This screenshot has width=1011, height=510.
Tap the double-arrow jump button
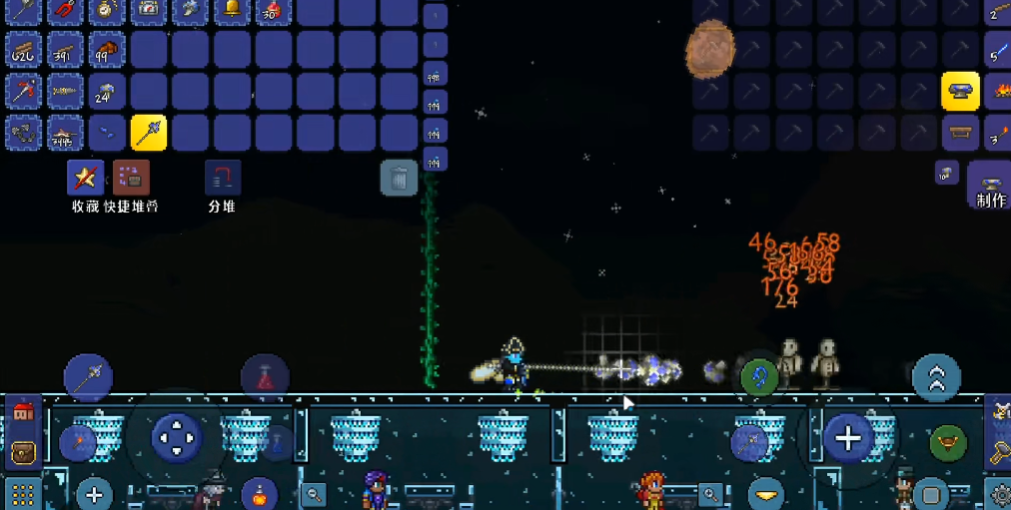point(936,377)
